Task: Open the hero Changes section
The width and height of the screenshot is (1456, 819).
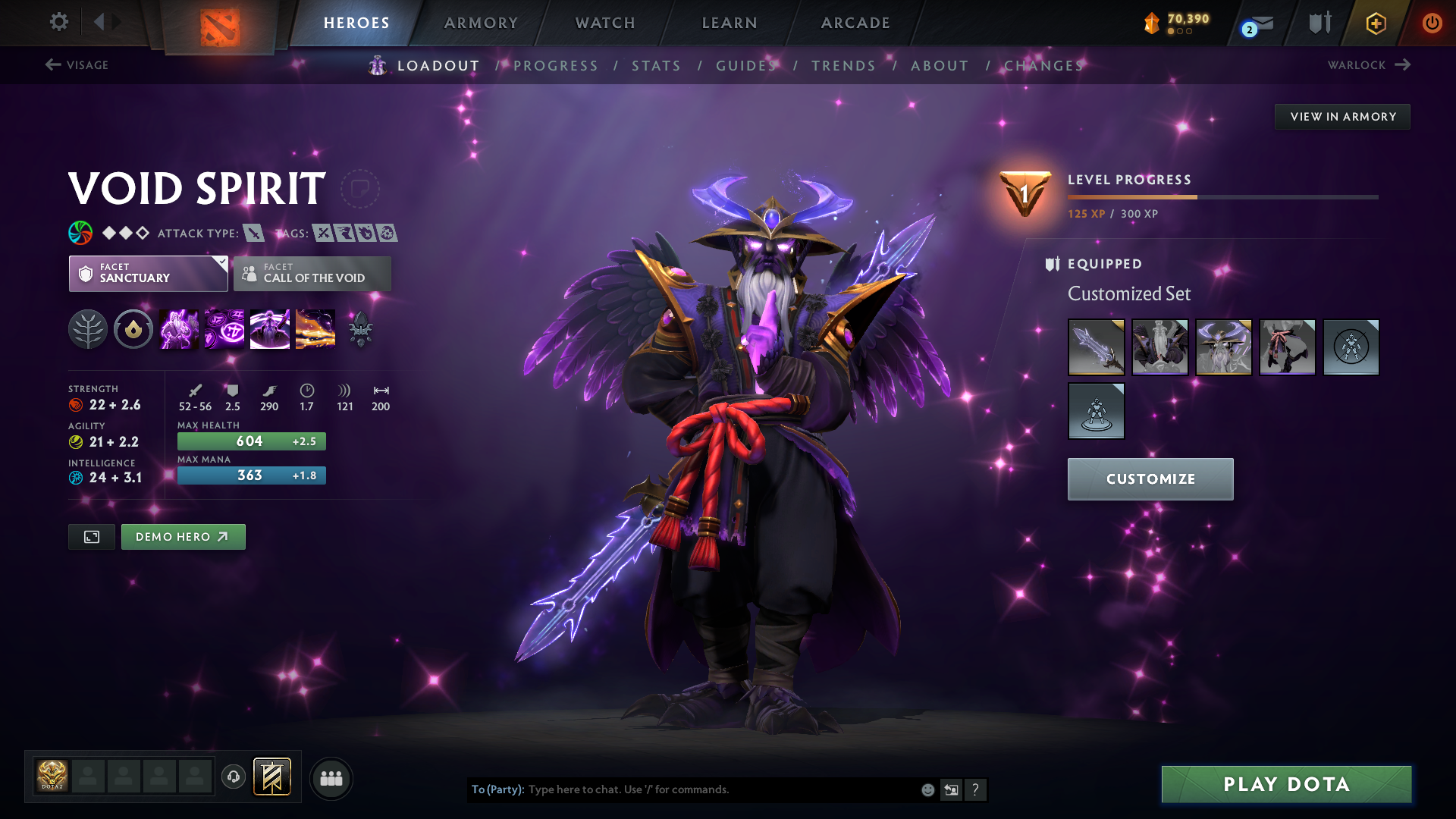Action: point(1043,66)
